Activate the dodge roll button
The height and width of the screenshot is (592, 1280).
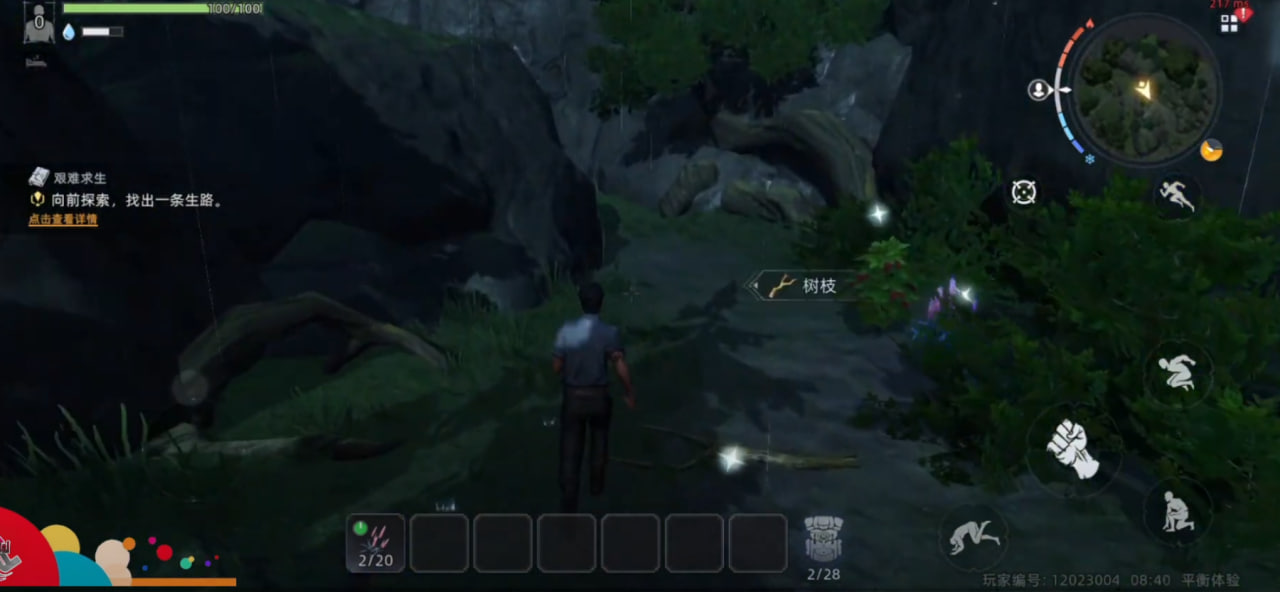pos(972,537)
